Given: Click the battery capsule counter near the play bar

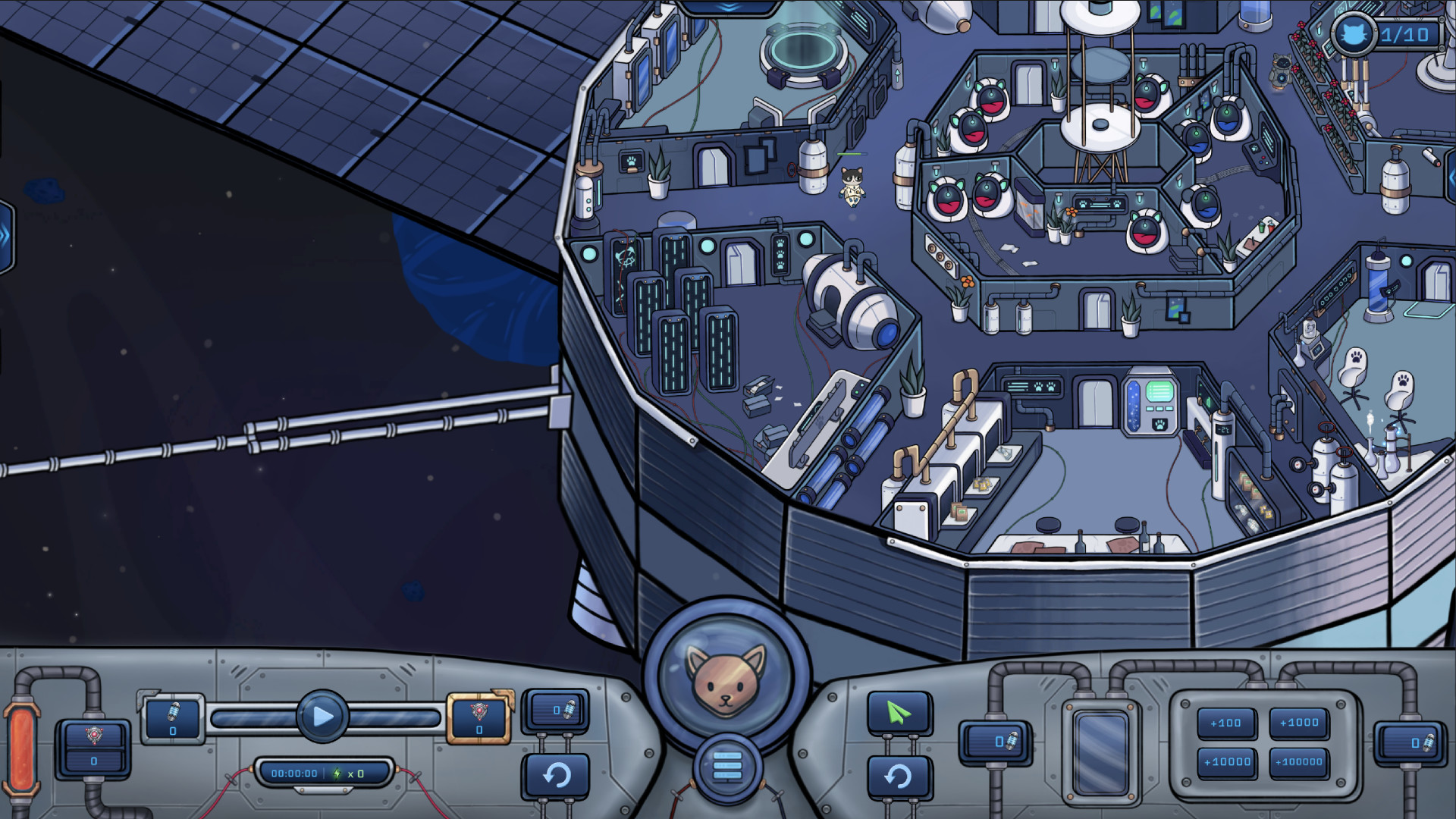Looking at the screenshot, I should (x=173, y=720).
